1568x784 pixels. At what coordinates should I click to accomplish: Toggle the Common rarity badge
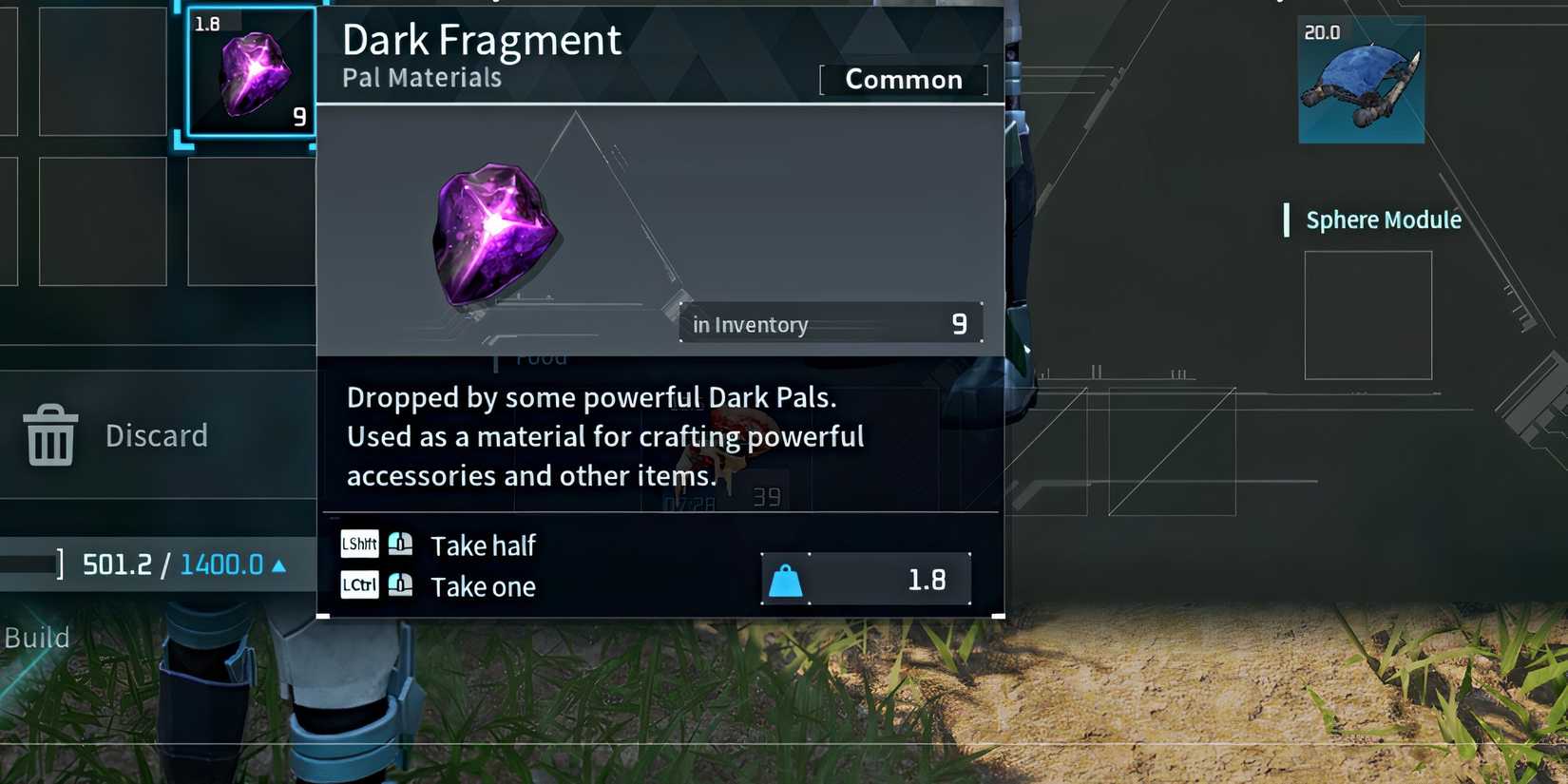902,80
